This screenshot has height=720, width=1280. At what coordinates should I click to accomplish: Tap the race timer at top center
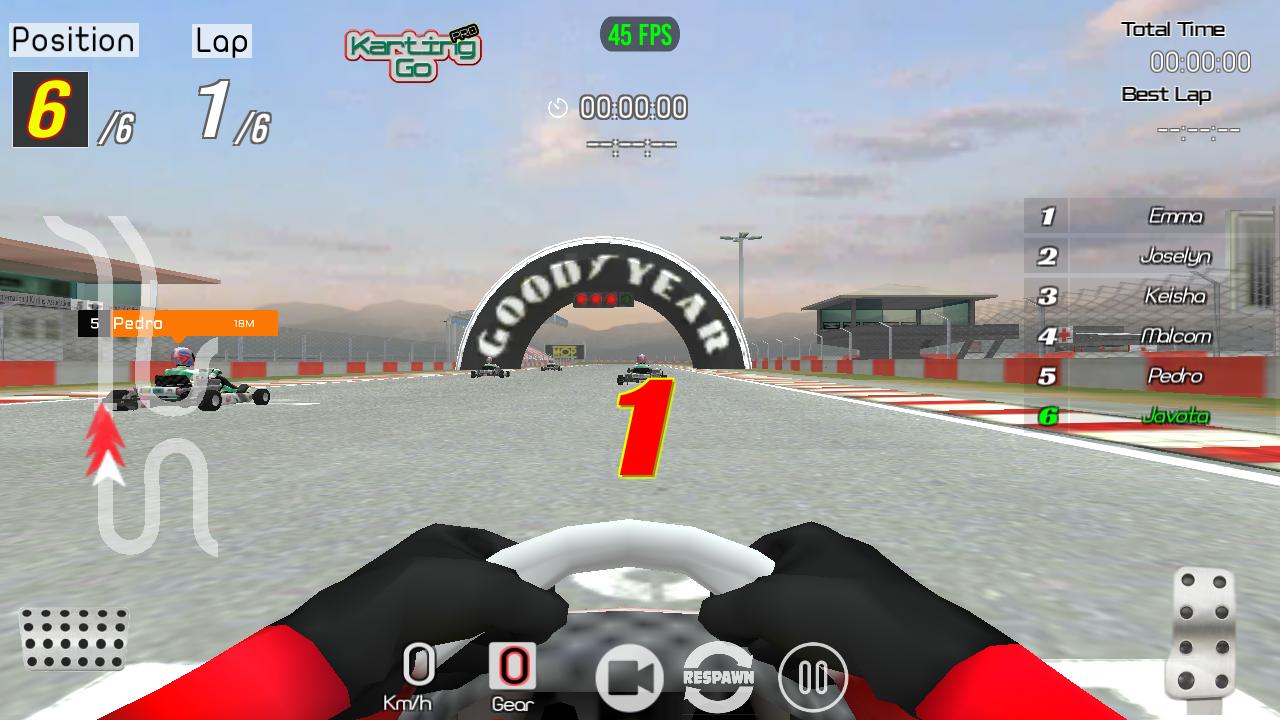click(x=632, y=108)
